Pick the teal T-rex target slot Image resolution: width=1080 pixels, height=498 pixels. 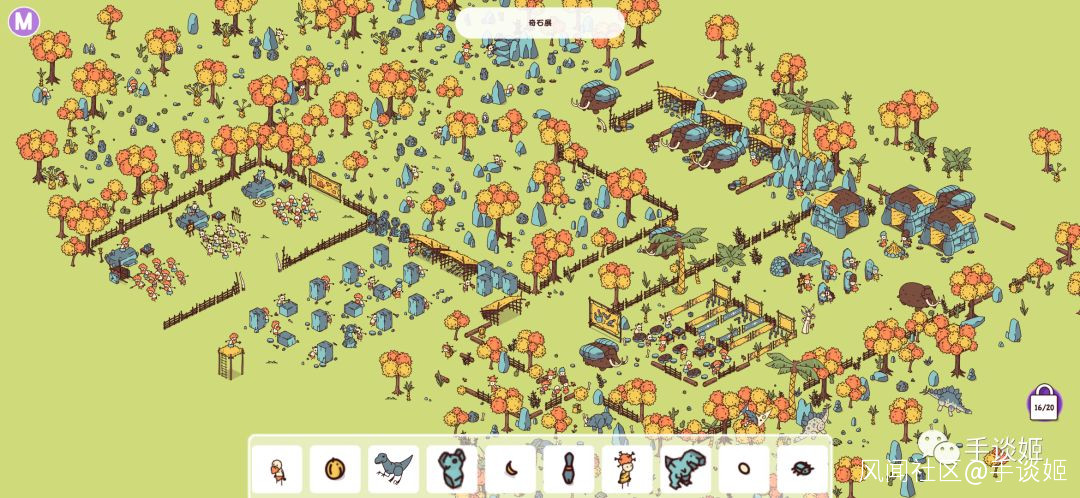coord(685,468)
